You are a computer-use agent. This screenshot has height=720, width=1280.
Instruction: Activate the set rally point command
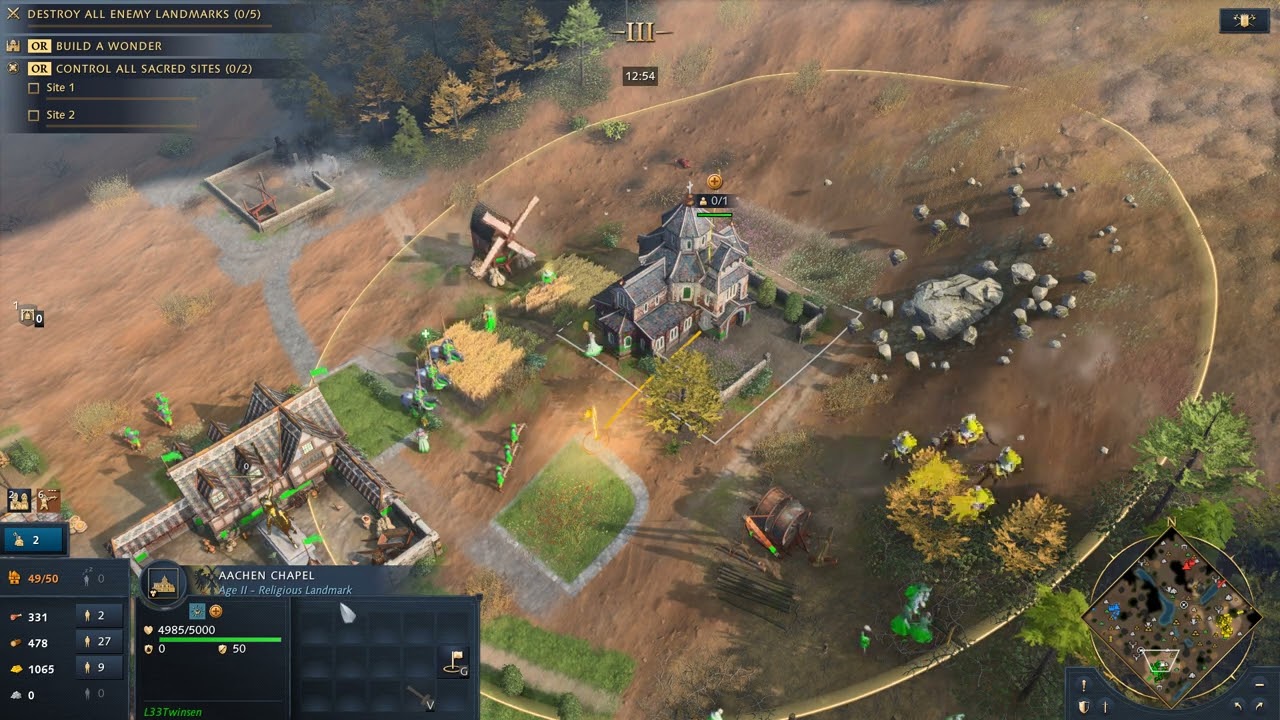(453, 661)
